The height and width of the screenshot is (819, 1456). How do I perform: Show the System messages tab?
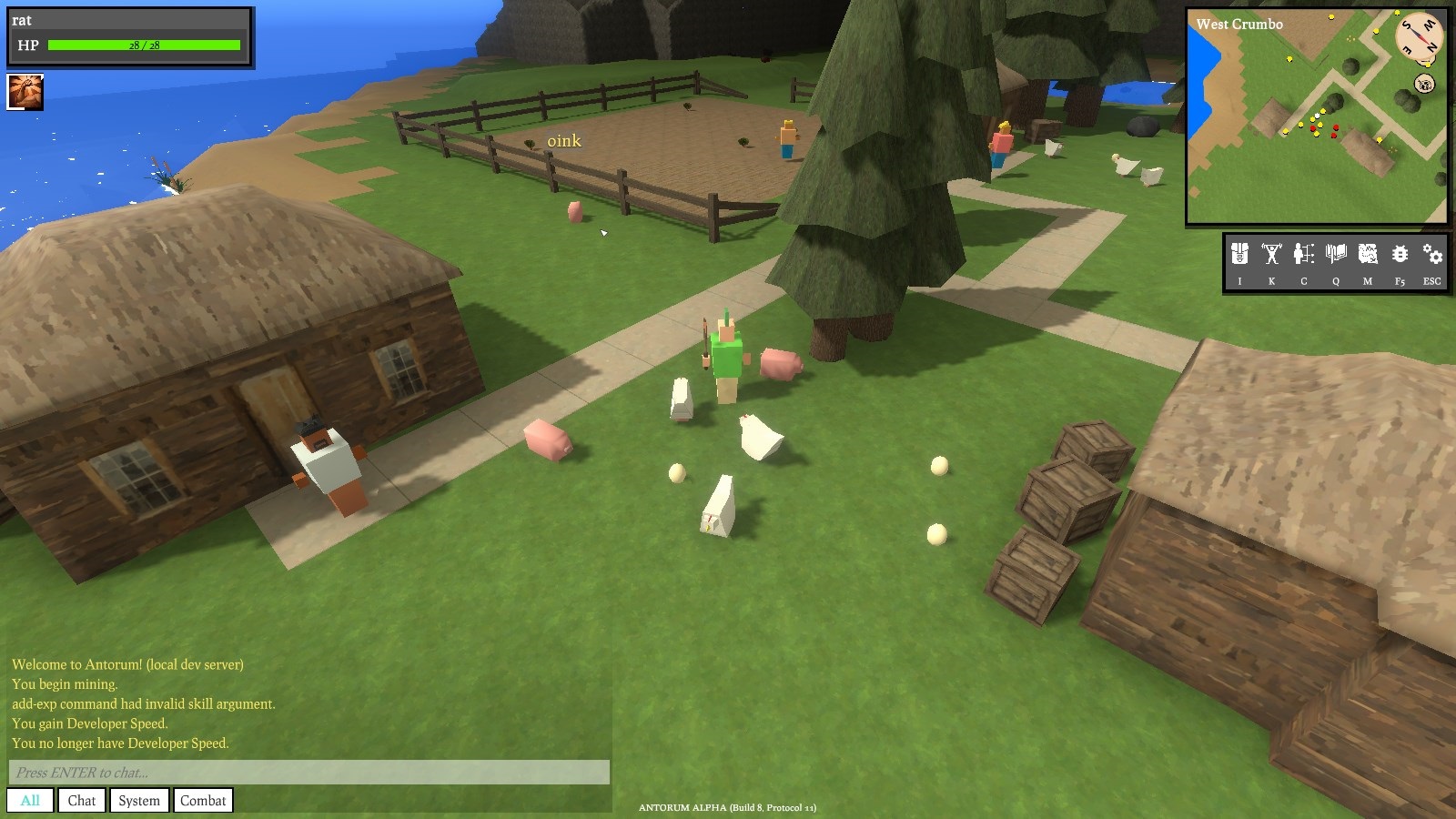(x=139, y=801)
